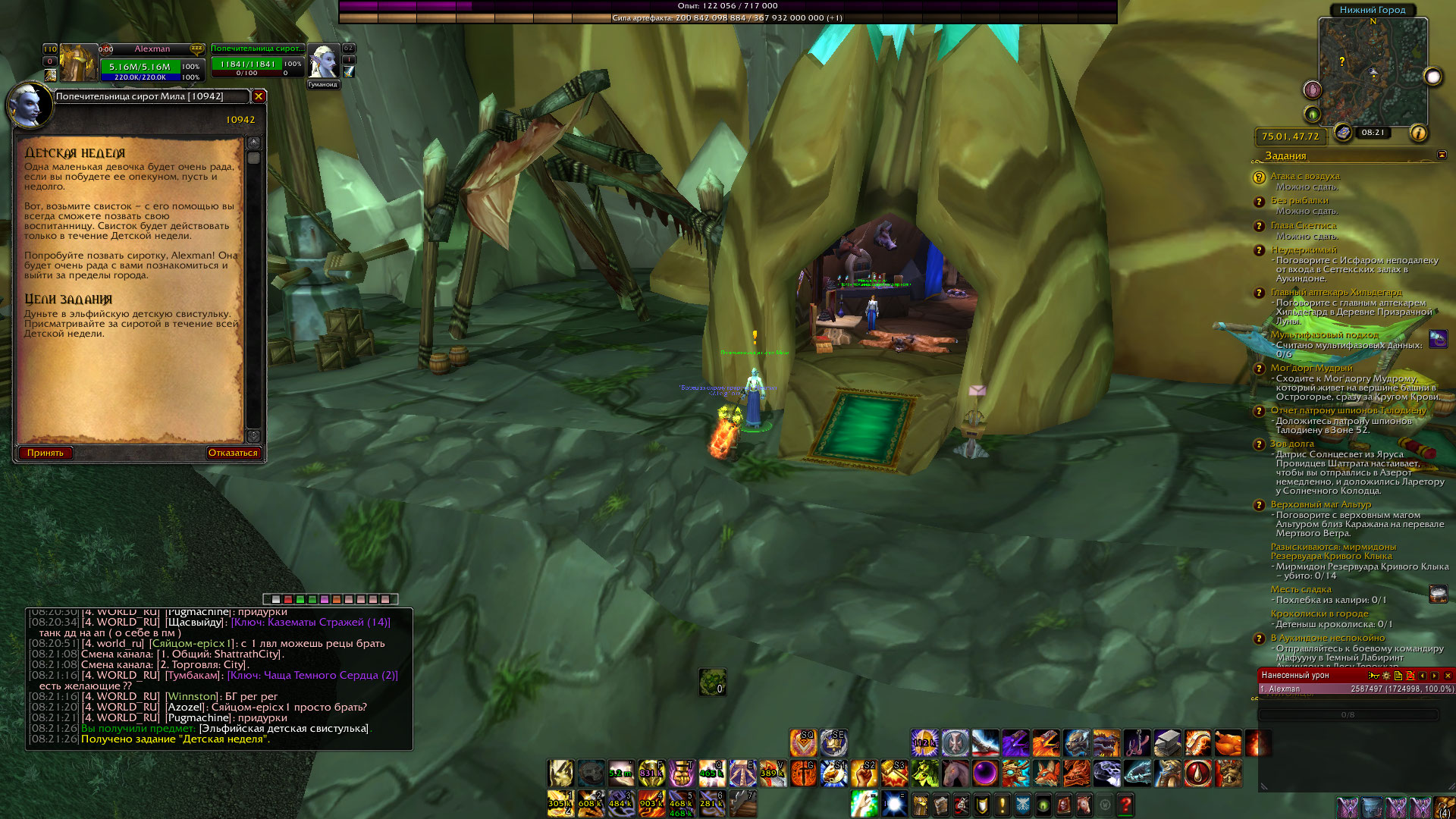Screen dimensions: 1456x819
Task: Close the quest dialog window
Action: click(259, 96)
